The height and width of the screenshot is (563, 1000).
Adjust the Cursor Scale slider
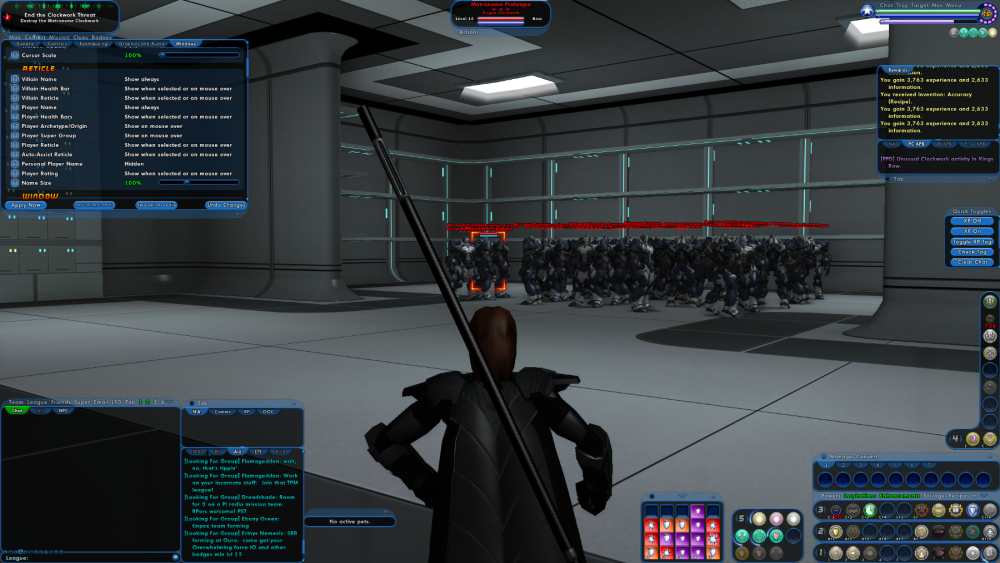200,55
